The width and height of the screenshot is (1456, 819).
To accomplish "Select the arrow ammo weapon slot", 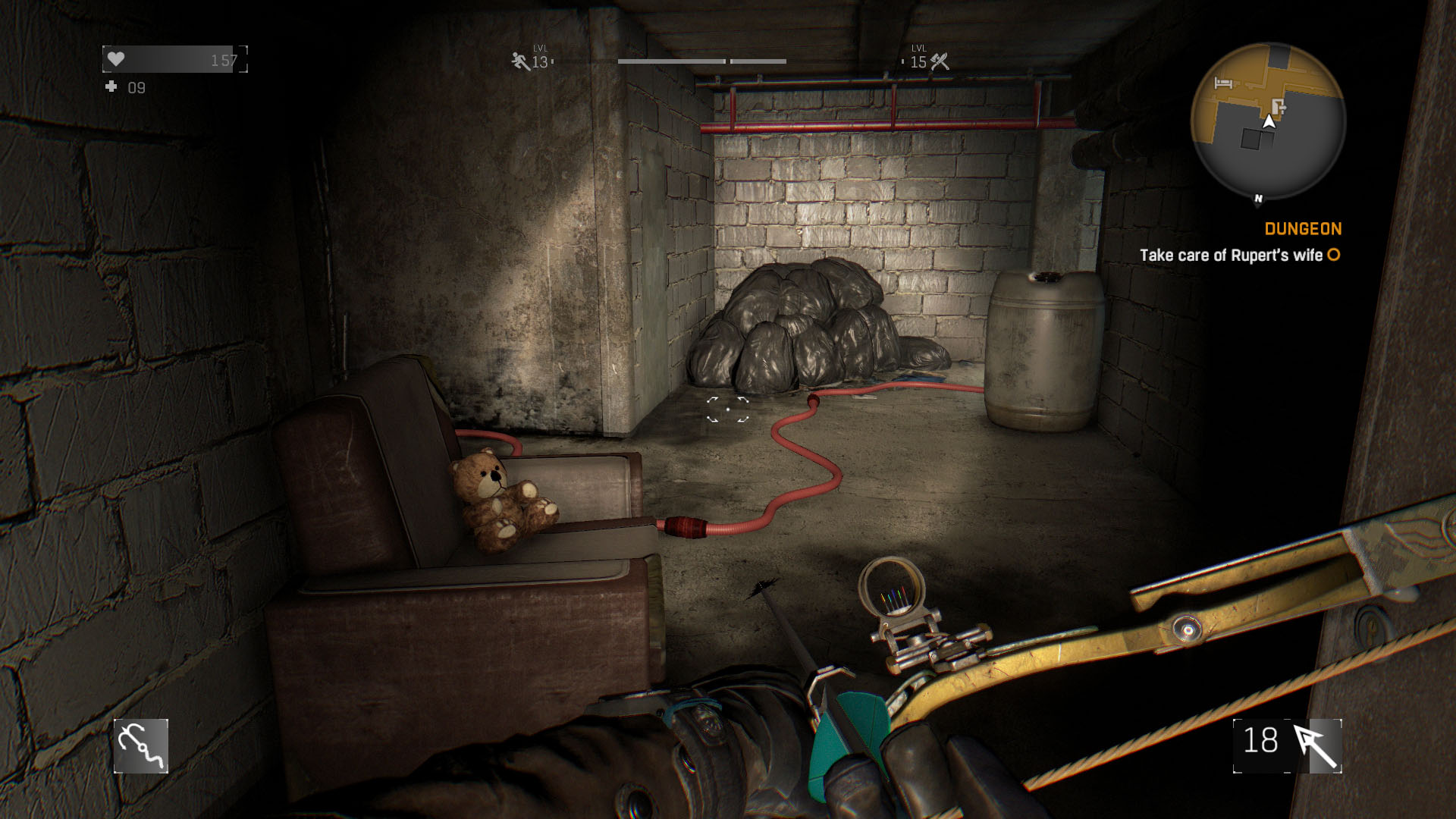I will 1288,746.
